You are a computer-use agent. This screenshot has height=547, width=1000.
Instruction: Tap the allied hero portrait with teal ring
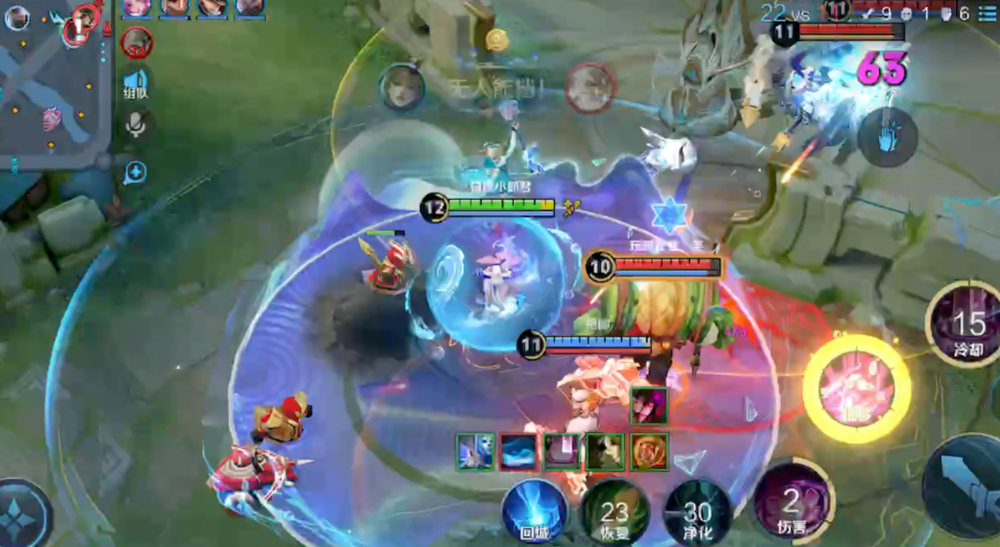click(402, 87)
